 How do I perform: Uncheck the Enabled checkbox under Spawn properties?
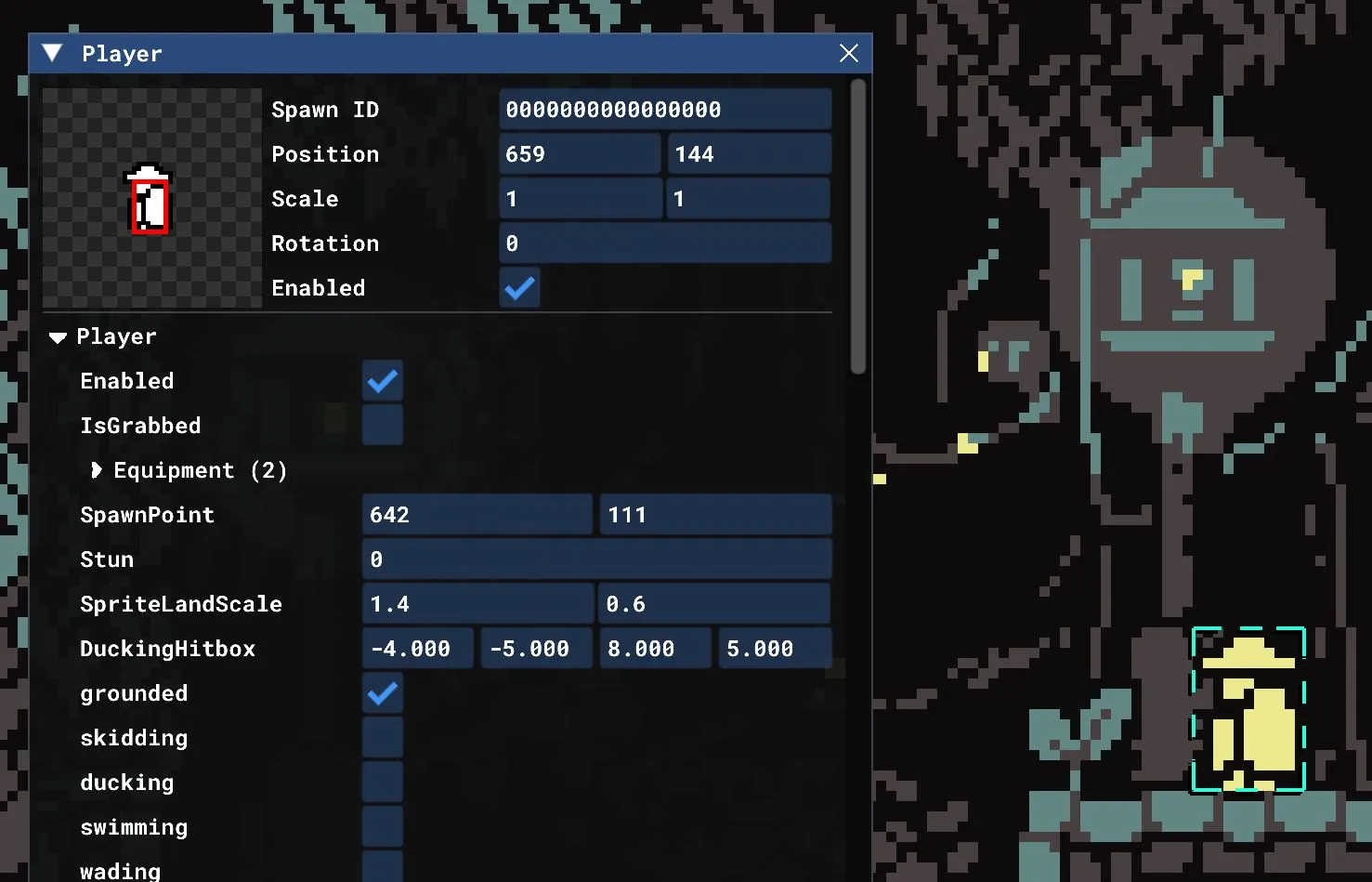(519, 288)
